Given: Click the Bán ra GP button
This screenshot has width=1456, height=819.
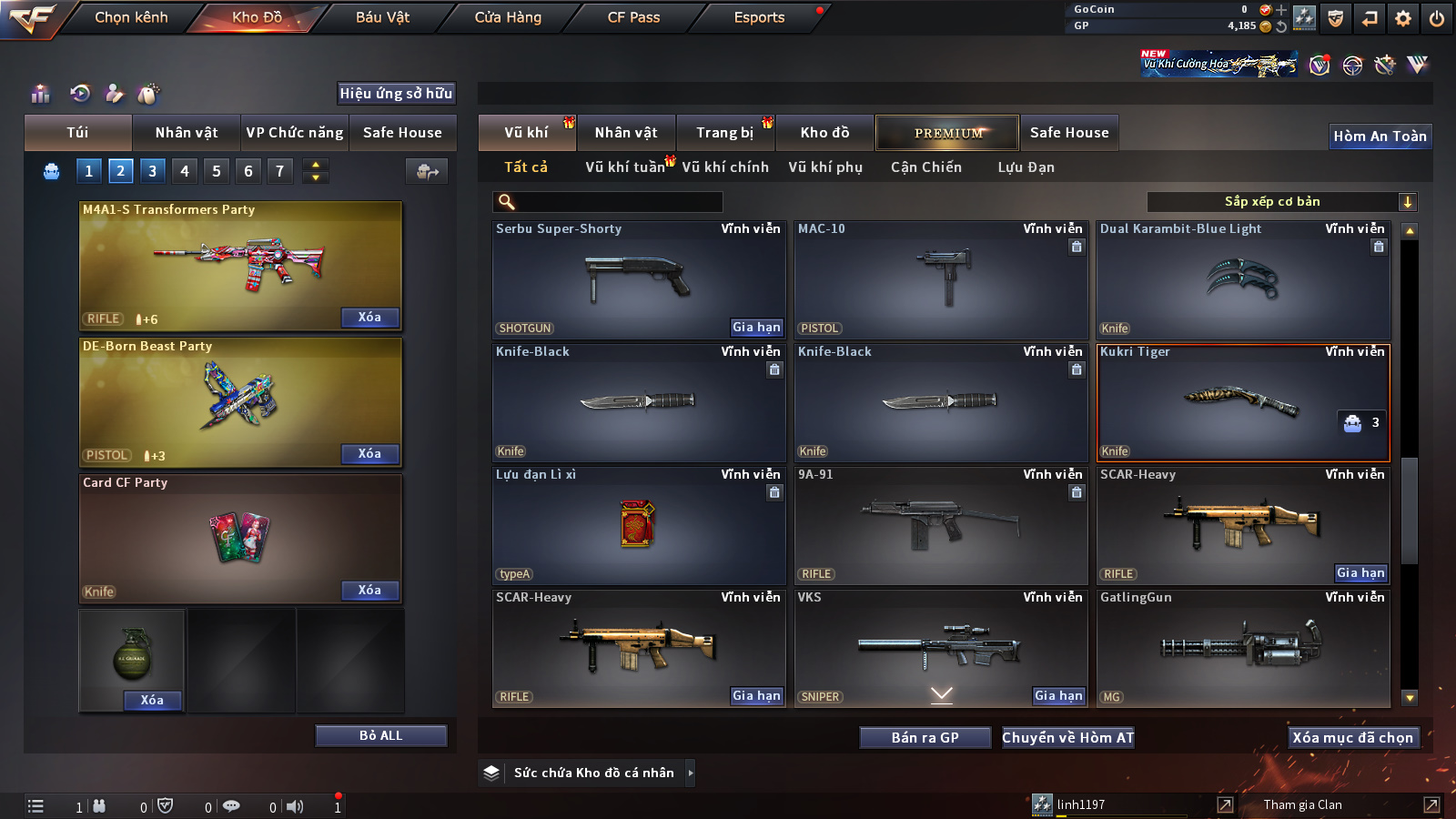Looking at the screenshot, I should tap(925, 737).
